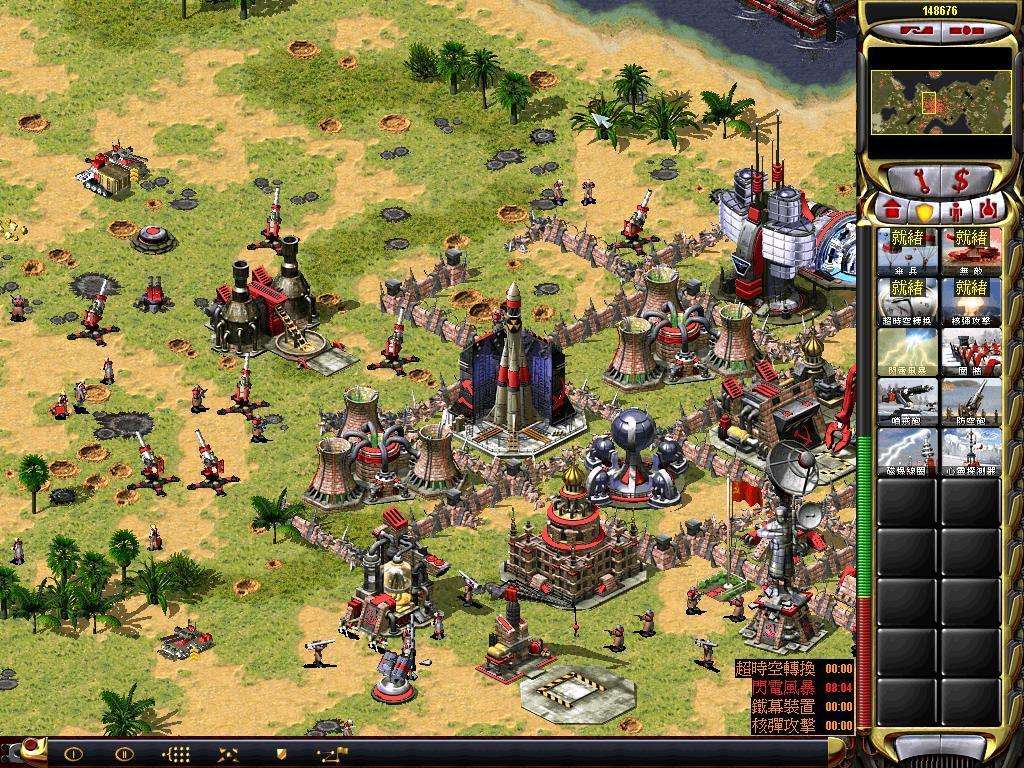Image resolution: width=1024 pixels, height=768 pixels.
Task: Switch to the structures build tab
Action: 891,211
